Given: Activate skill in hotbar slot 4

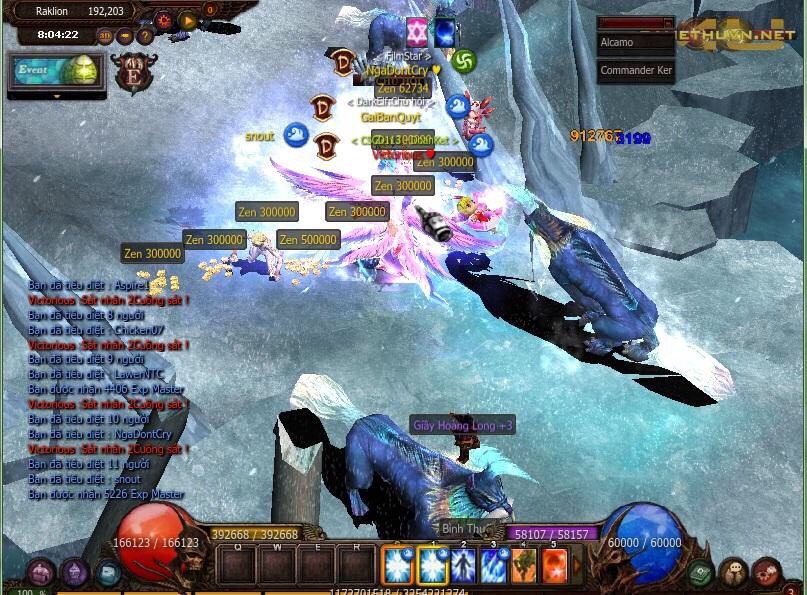Looking at the screenshot, I should click(524, 566).
